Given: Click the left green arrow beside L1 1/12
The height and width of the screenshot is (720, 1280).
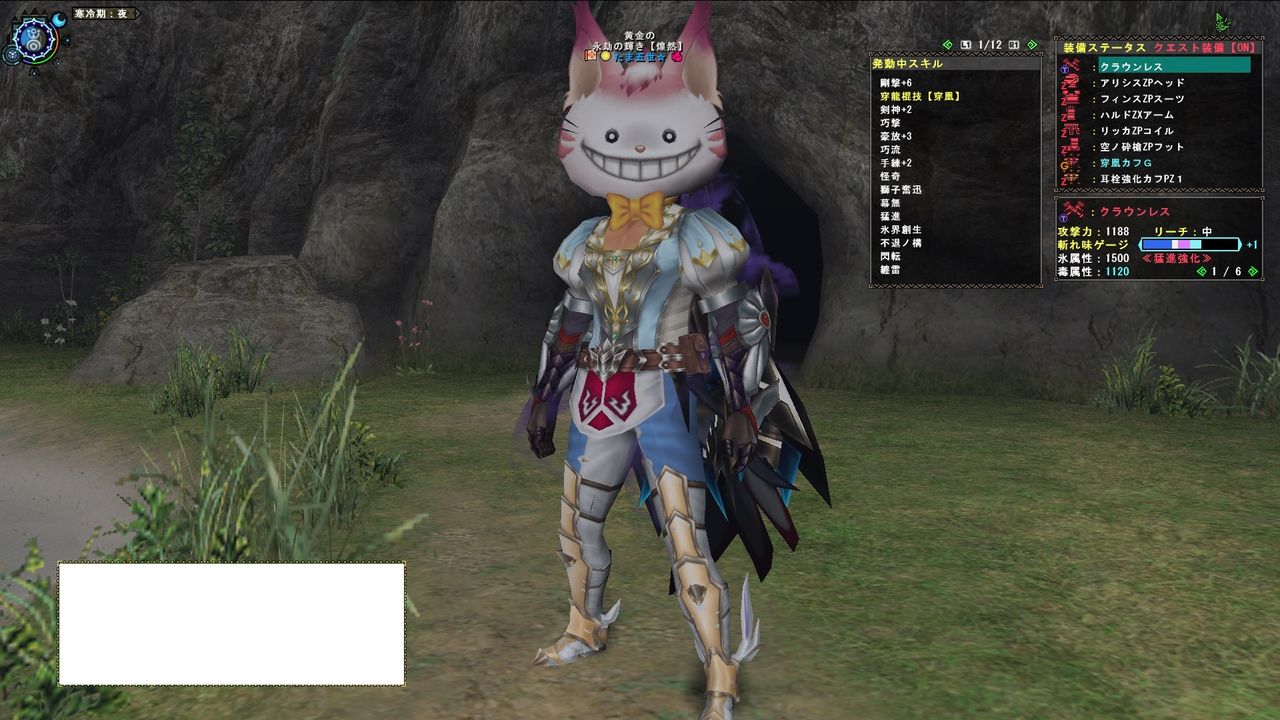Looking at the screenshot, I should click(947, 44).
